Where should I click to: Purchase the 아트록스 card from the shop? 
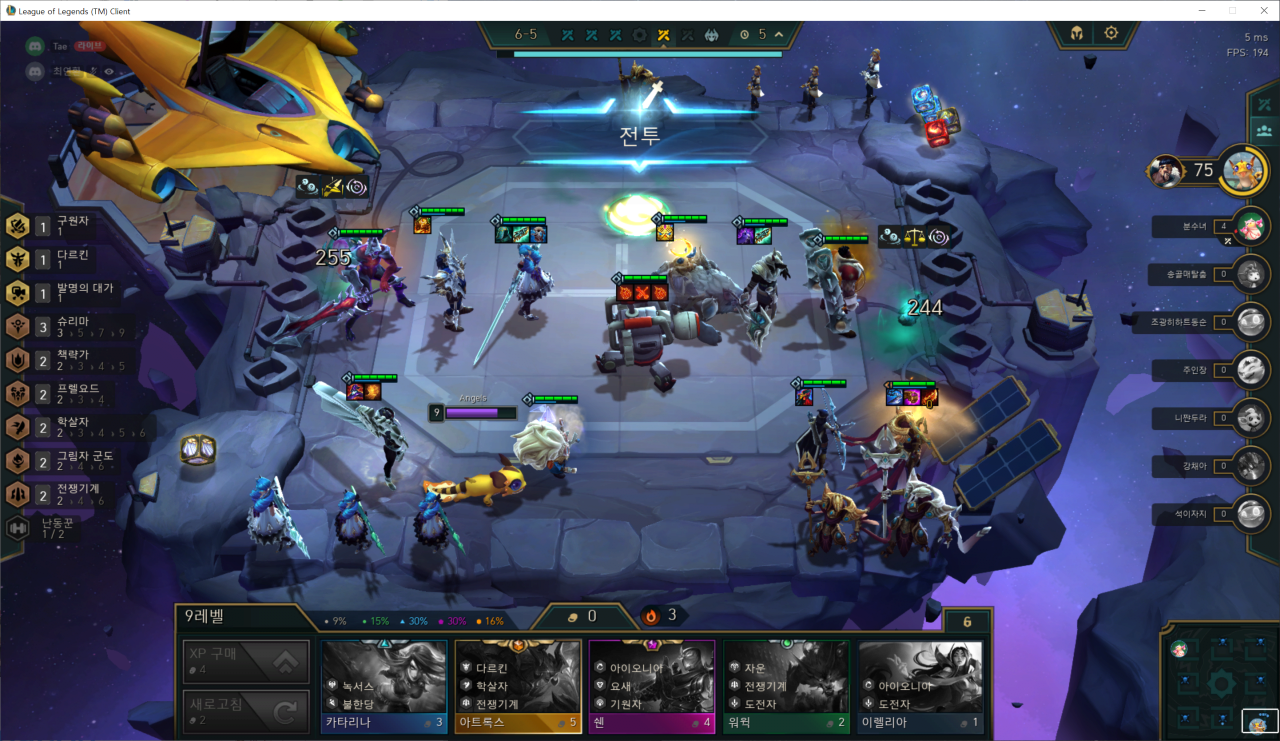point(518,688)
